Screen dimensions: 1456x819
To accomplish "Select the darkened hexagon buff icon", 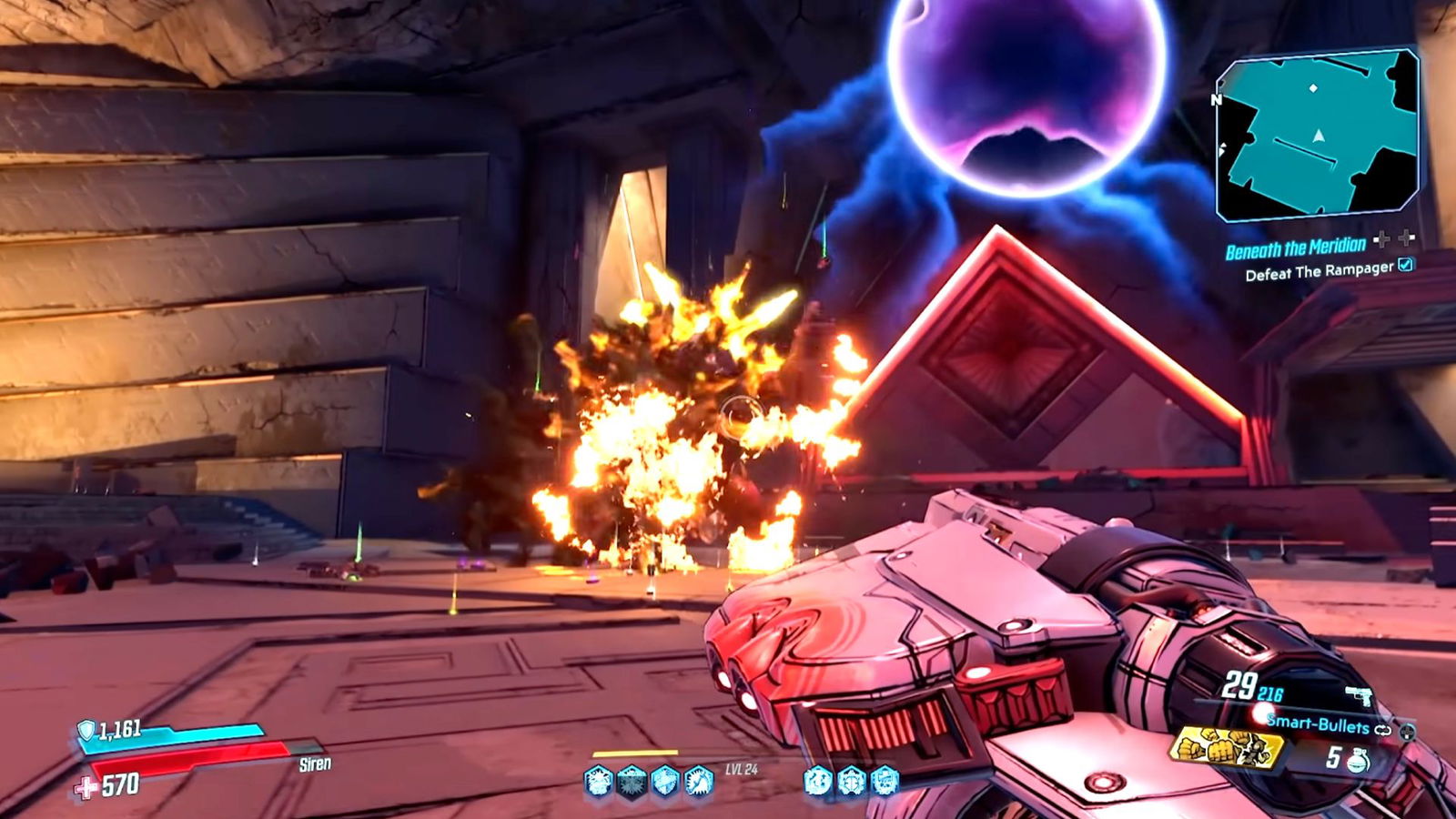I will coord(631,781).
